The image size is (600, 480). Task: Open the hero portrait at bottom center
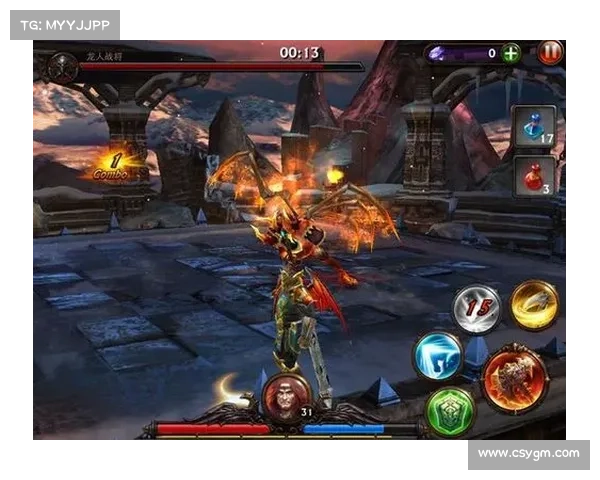[x=284, y=396]
